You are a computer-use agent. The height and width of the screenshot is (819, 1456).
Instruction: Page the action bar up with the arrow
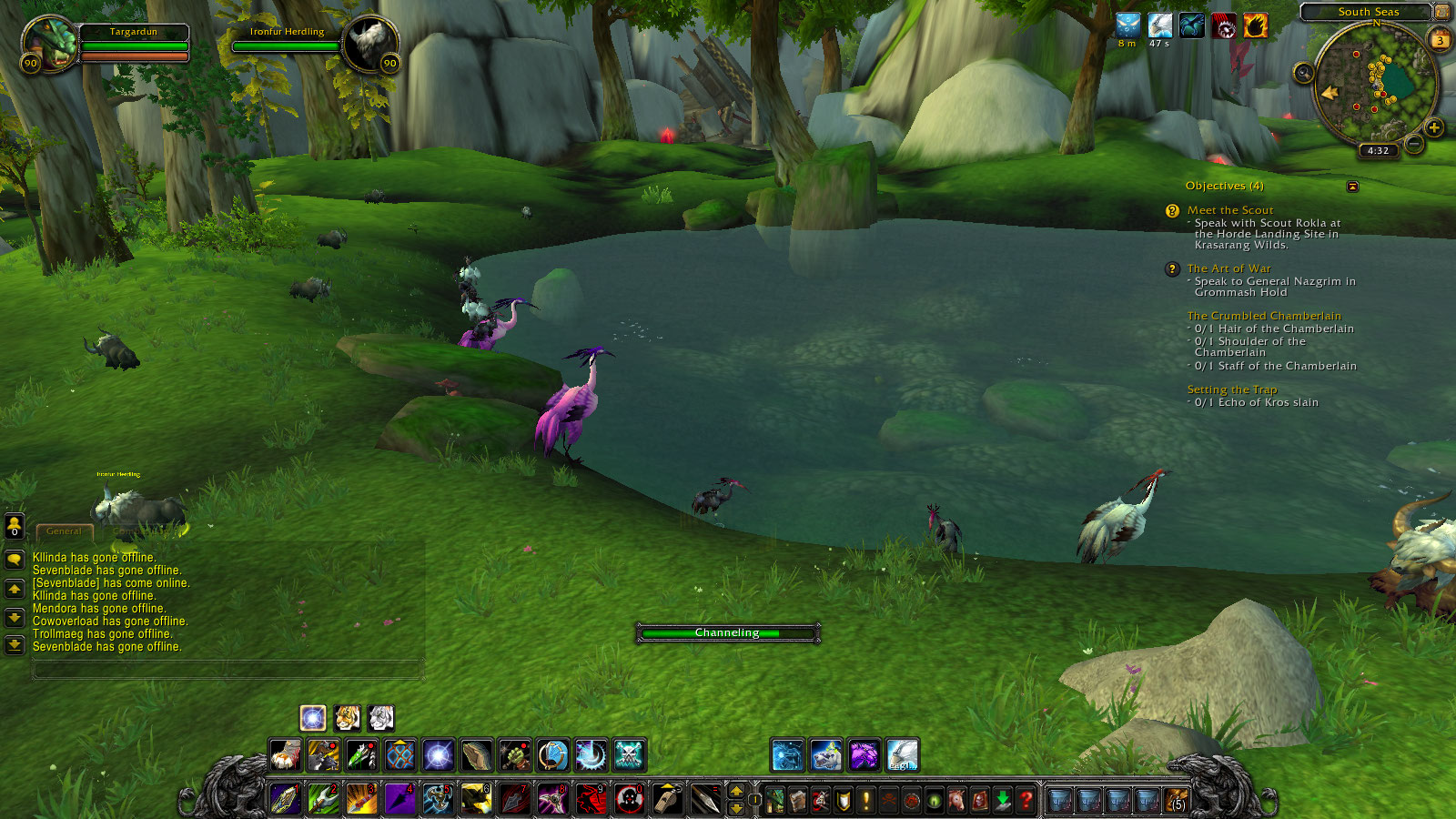736,790
